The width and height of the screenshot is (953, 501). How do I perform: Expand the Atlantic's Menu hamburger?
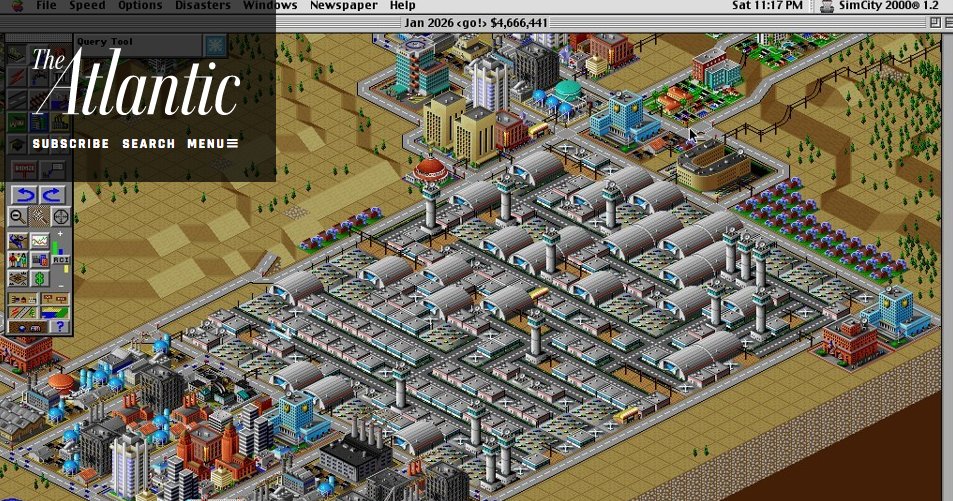tap(212, 144)
